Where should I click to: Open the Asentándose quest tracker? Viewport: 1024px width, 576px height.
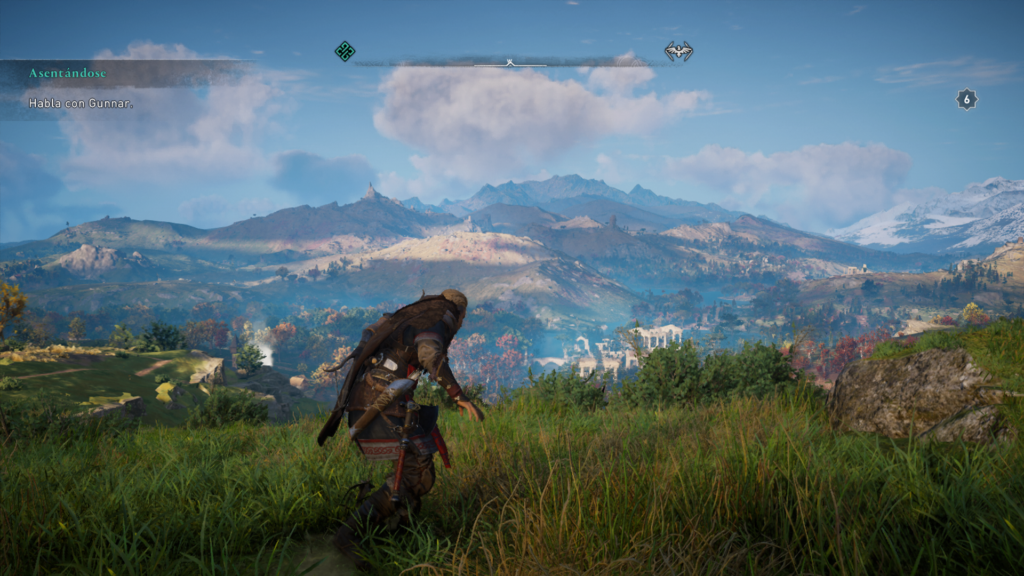pos(68,73)
